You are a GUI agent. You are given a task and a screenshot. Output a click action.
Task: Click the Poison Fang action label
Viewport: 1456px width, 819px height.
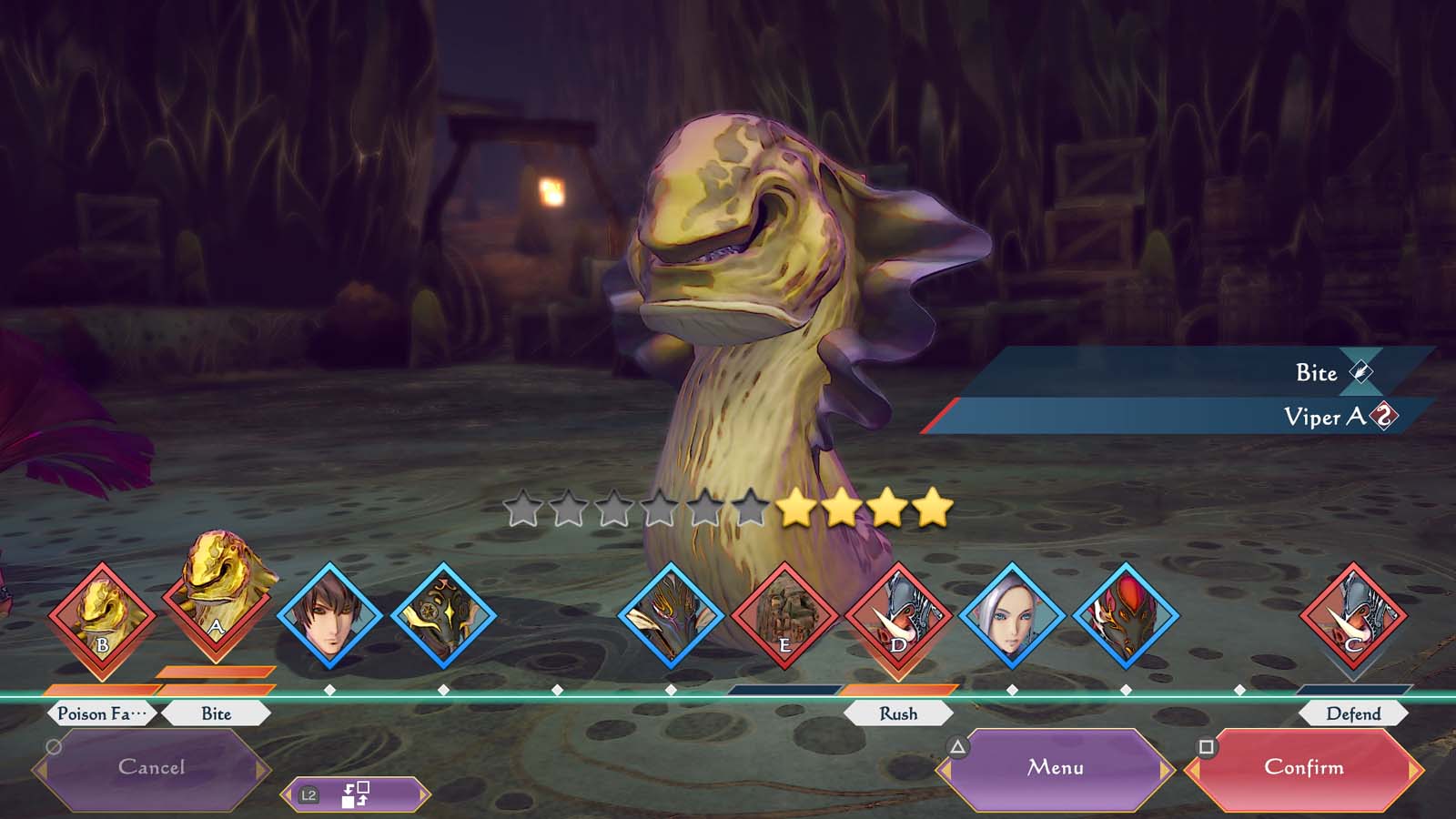click(x=102, y=713)
